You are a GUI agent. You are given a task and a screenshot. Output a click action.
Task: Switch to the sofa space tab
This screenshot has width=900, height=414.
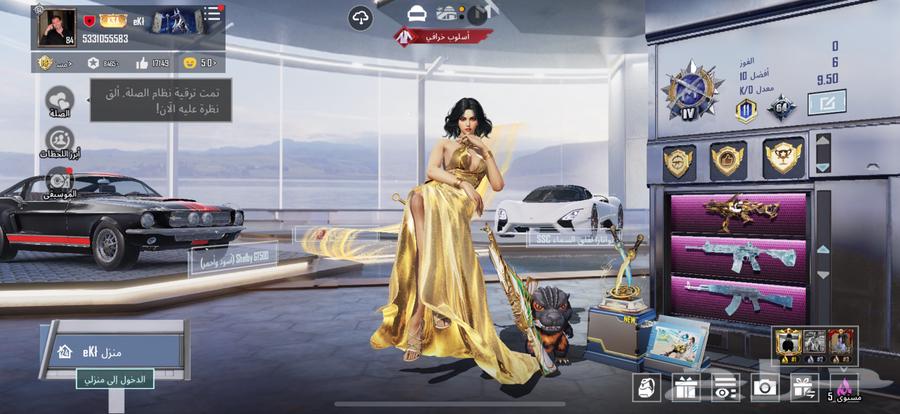pyautogui.click(x=417, y=13)
